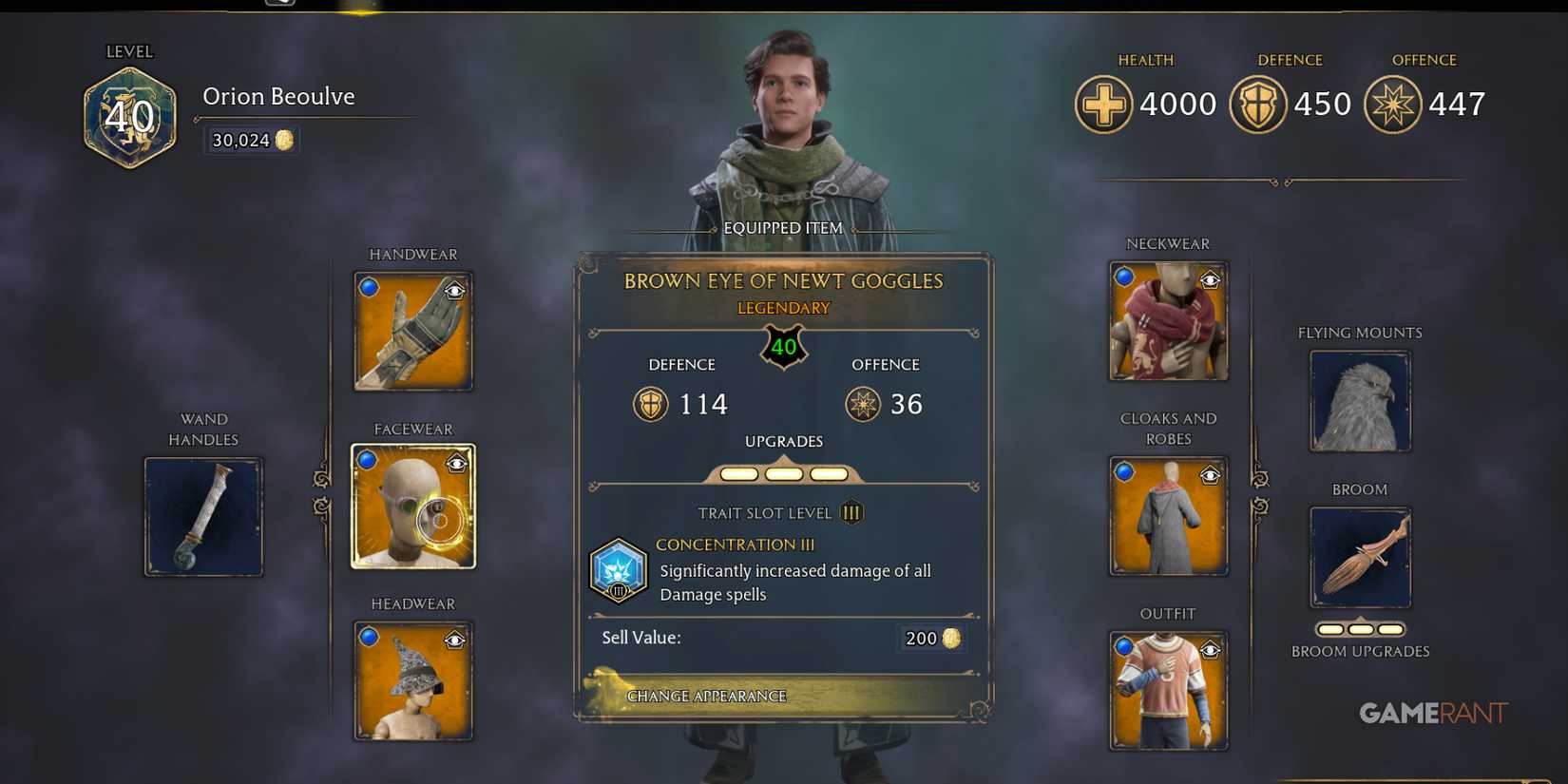Screen dimensions: 1568x784
Task: Open the Headwear slot showing the wizard hat
Action: (412, 680)
